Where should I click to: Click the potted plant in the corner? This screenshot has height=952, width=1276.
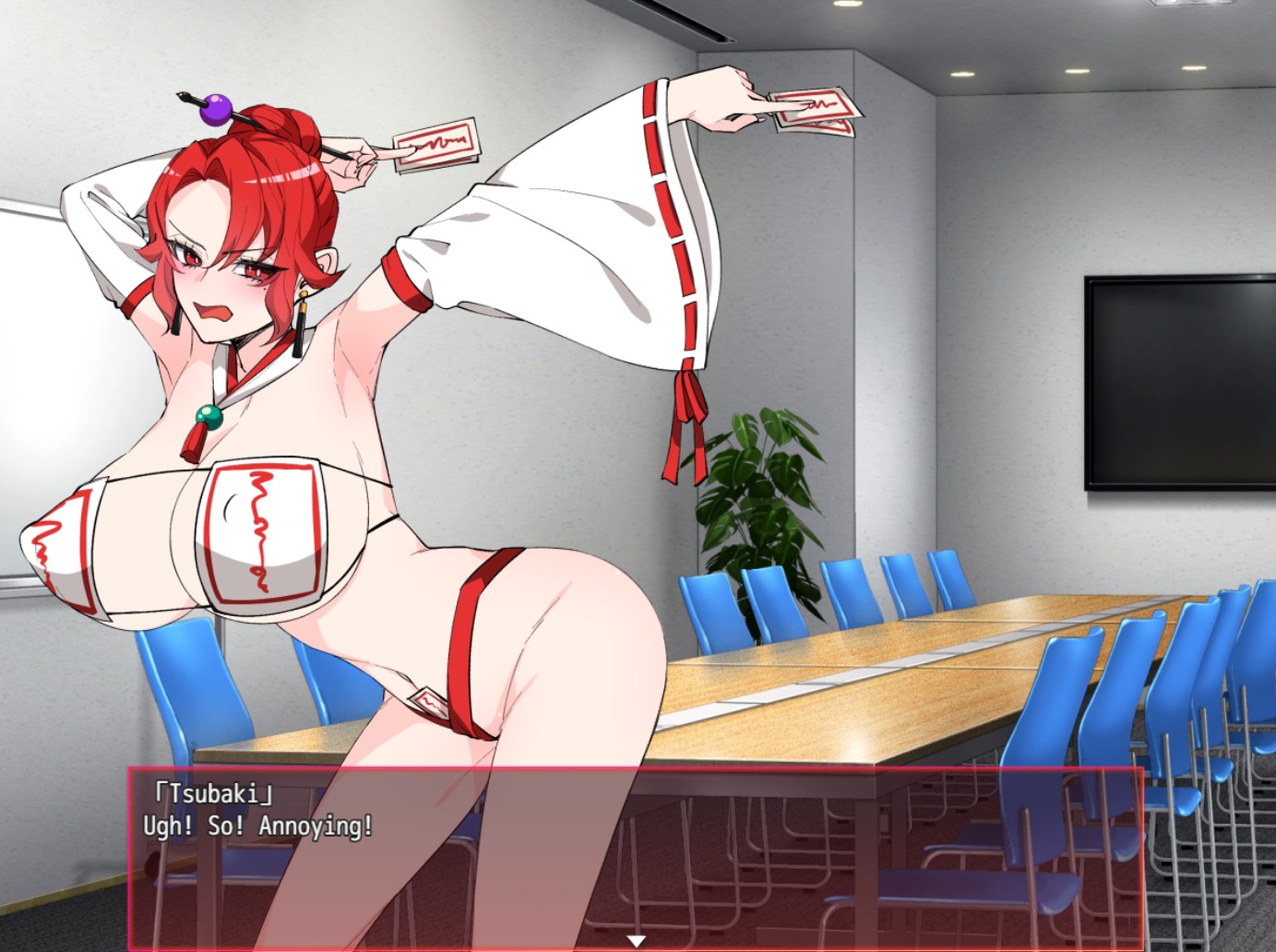(757, 498)
